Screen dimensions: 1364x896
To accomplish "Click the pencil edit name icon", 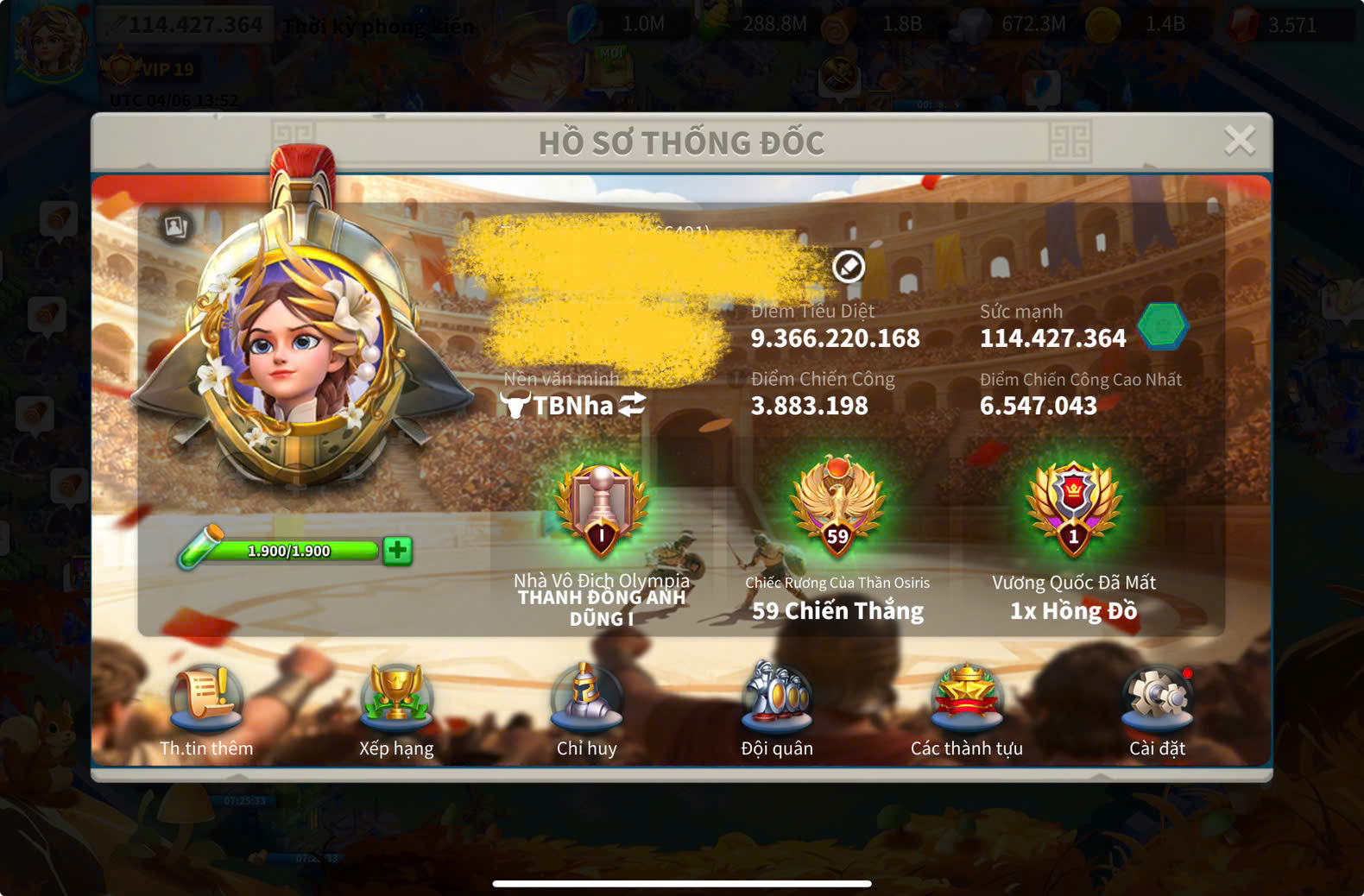I will pyautogui.click(x=849, y=267).
